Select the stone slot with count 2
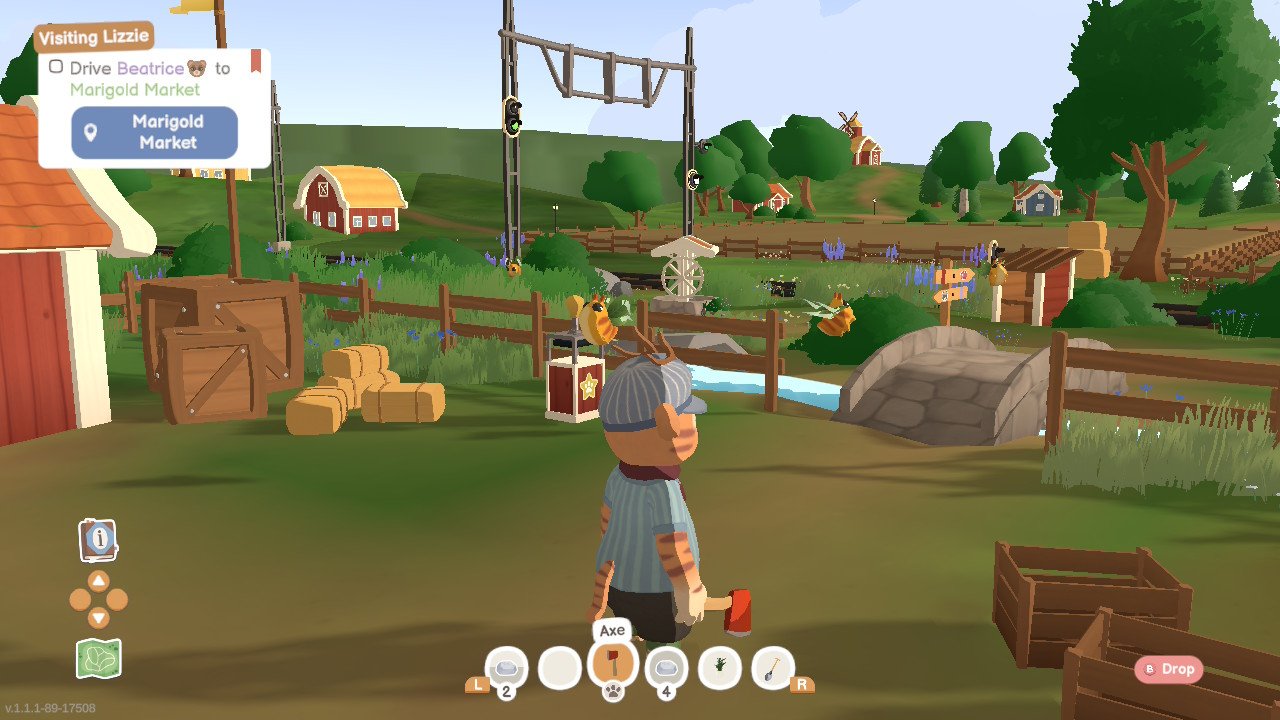The image size is (1280, 720). click(x=506, y=668)
